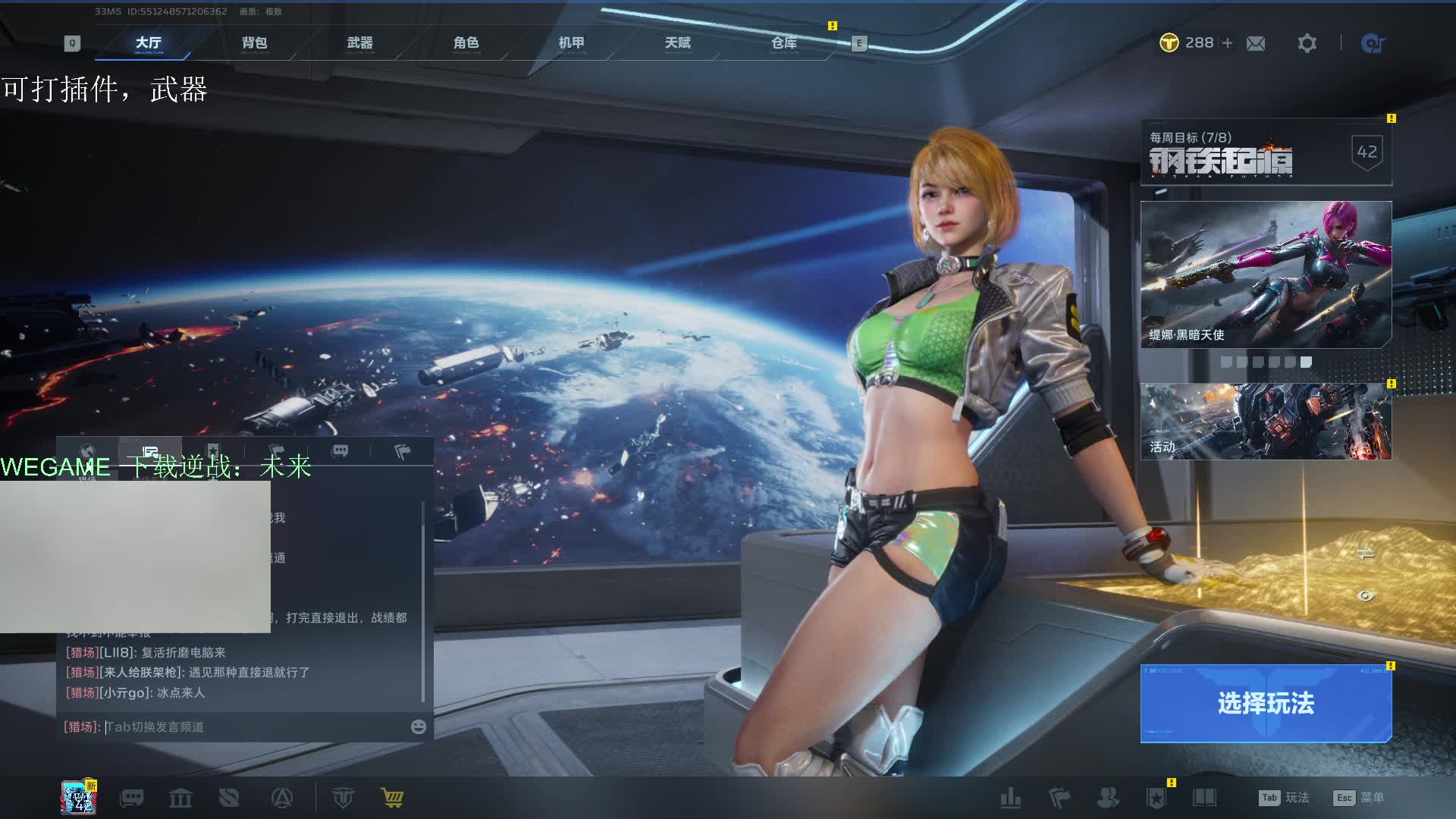Open the 武器 tab
Viewport: 1456px width, 819px height.
(x=359, y=43)
